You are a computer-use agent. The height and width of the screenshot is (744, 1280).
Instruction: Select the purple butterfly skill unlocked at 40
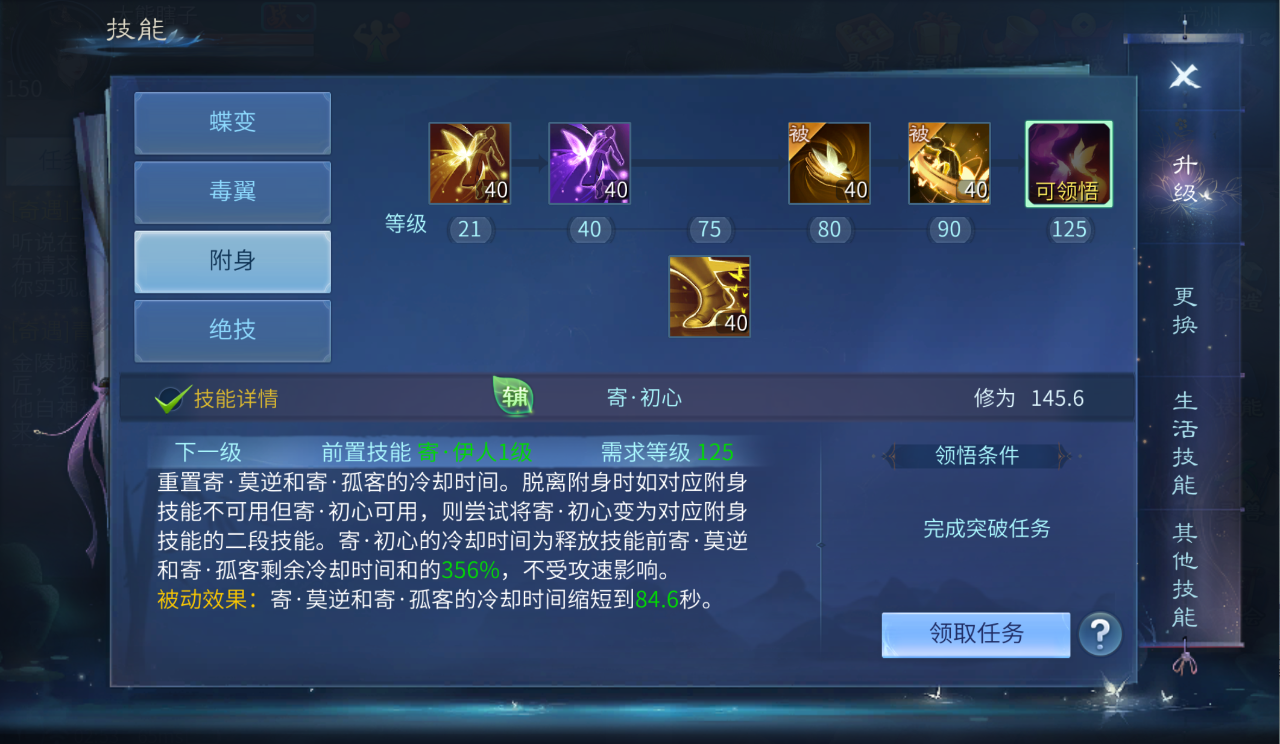589,162
